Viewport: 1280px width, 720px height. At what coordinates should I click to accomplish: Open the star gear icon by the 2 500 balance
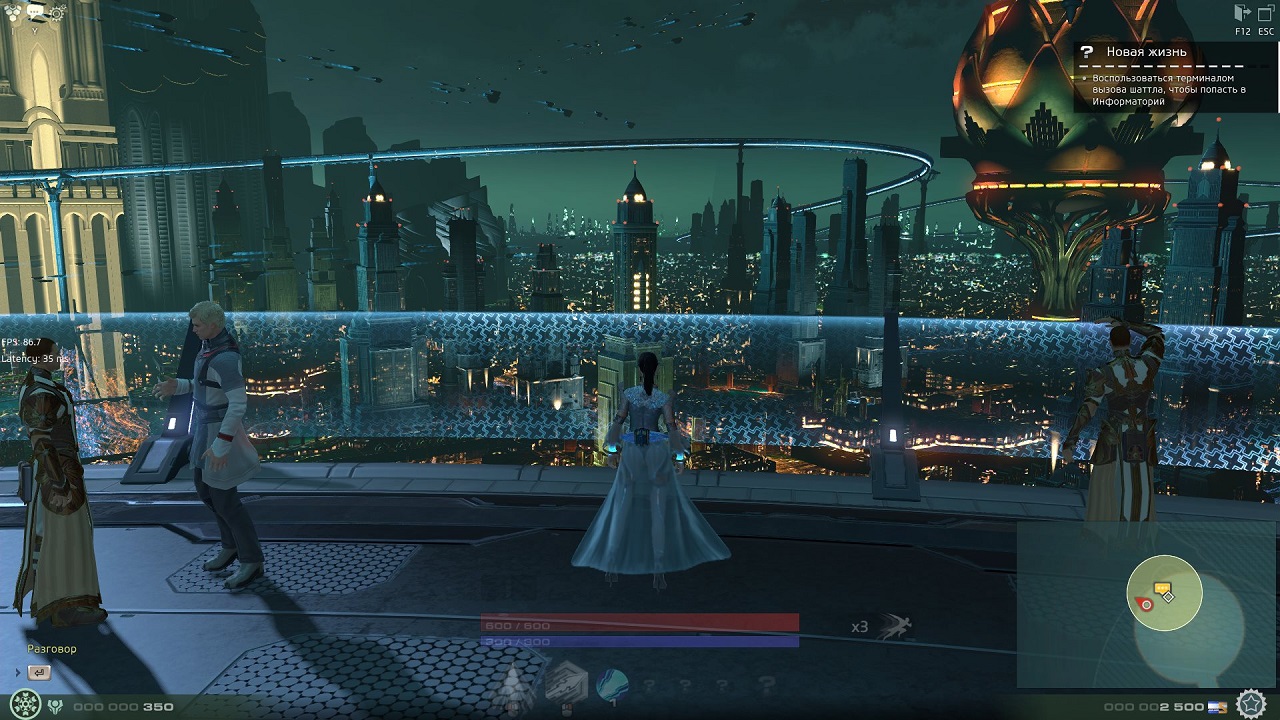pos(1250,704)
